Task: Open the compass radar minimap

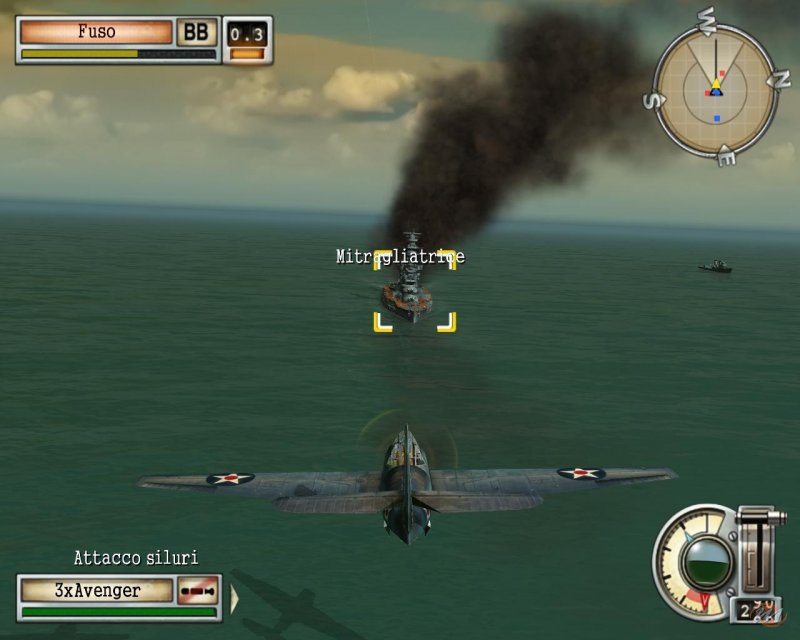Action: tap(715, 92)
